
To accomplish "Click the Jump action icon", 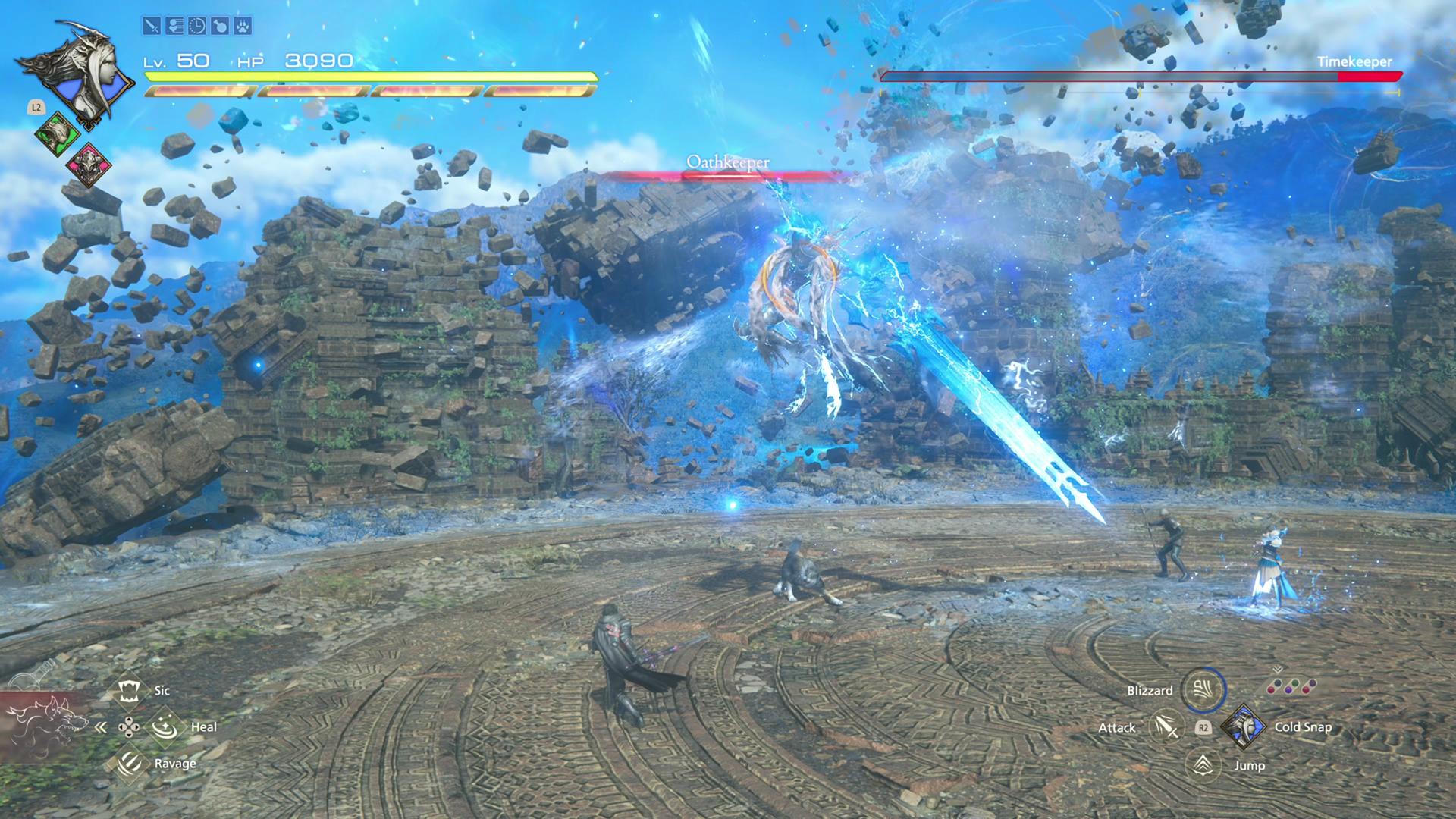I will tap(1203, 765).
